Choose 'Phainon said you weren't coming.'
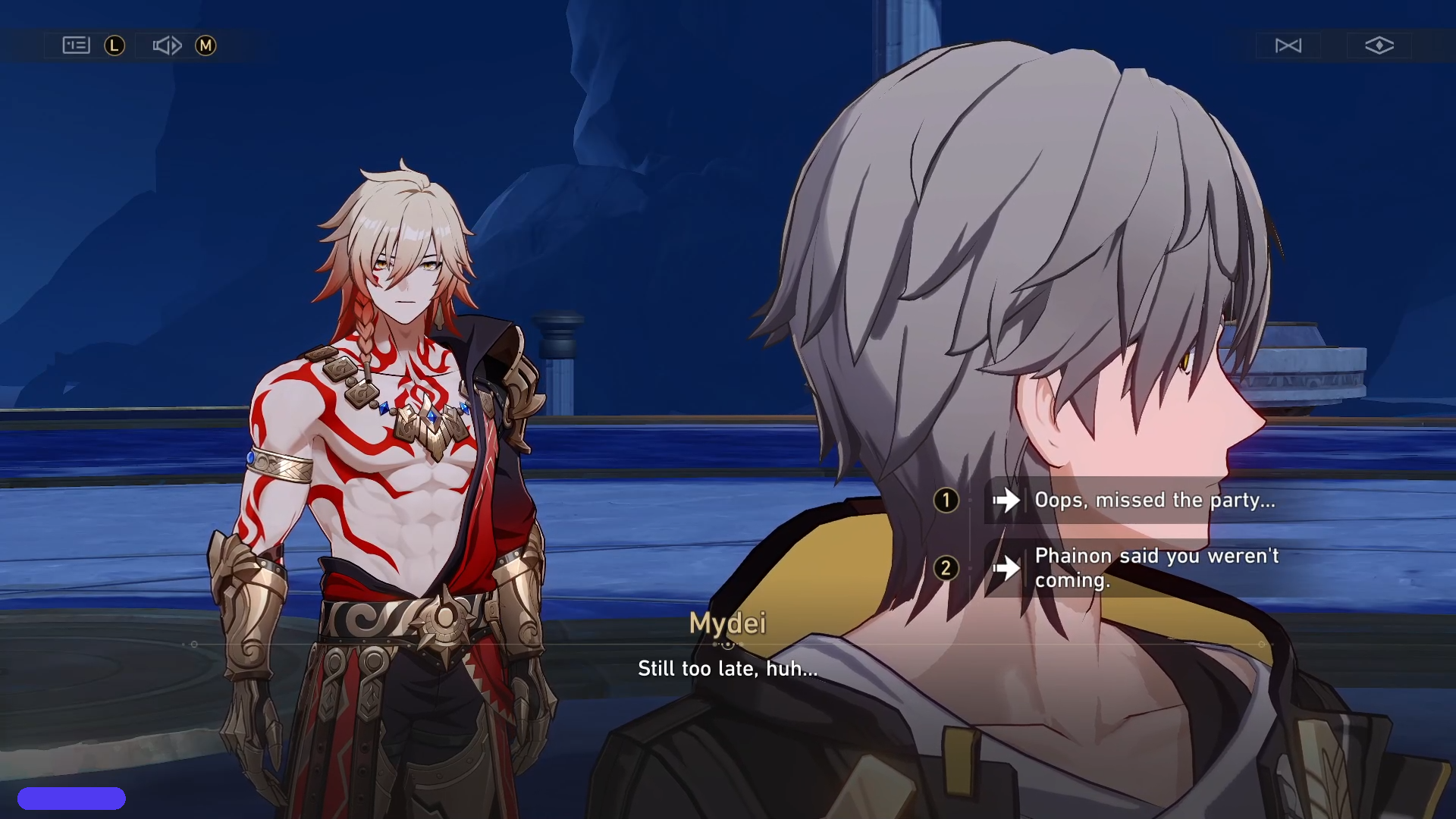The width and height of the screenshot is (1456, 819). coord(1153,568)
